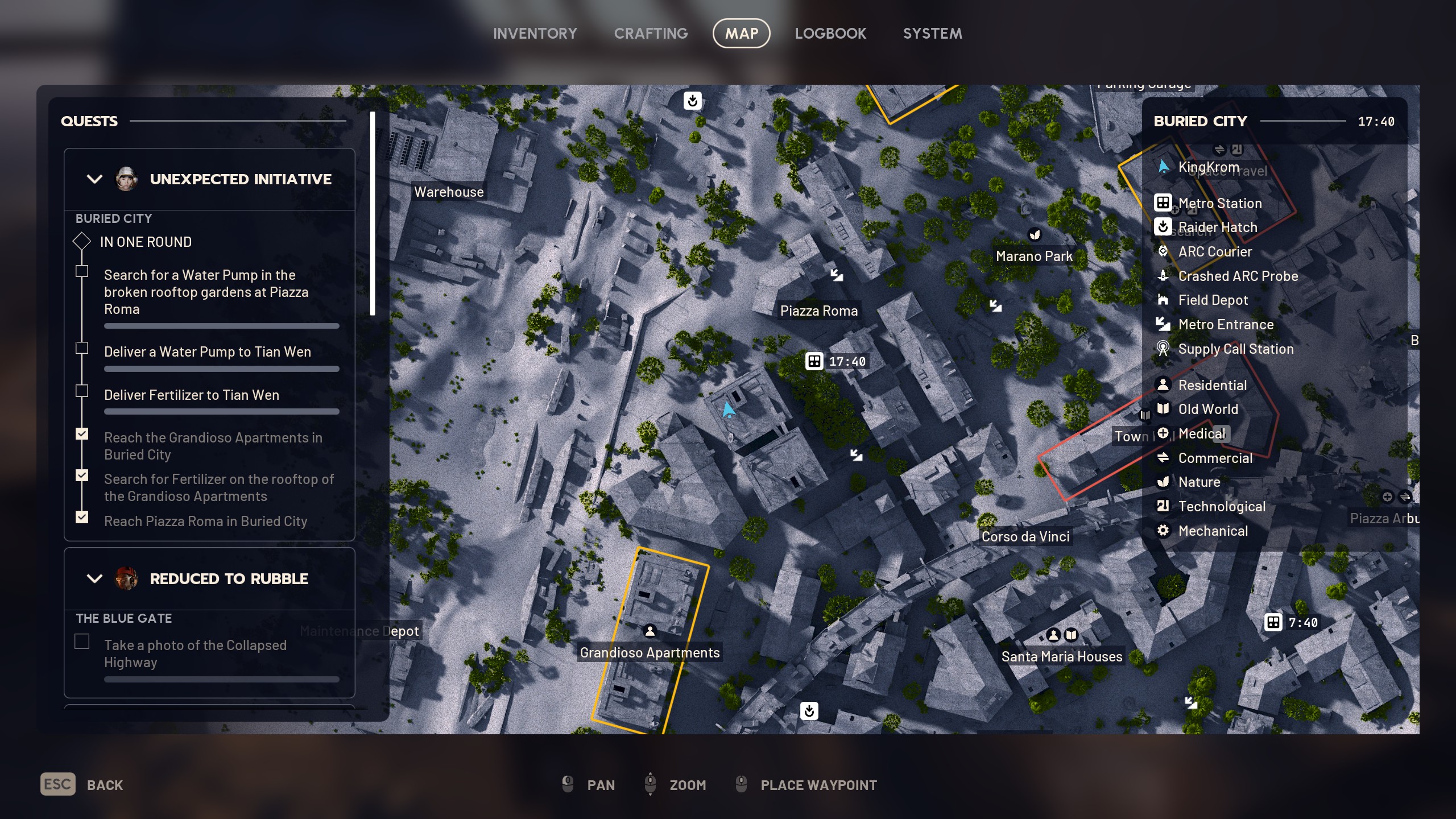1456x819 pixels.
Task: Click the Raider Hatch icon near Grandioso Apartments
Action: (809, 710)
